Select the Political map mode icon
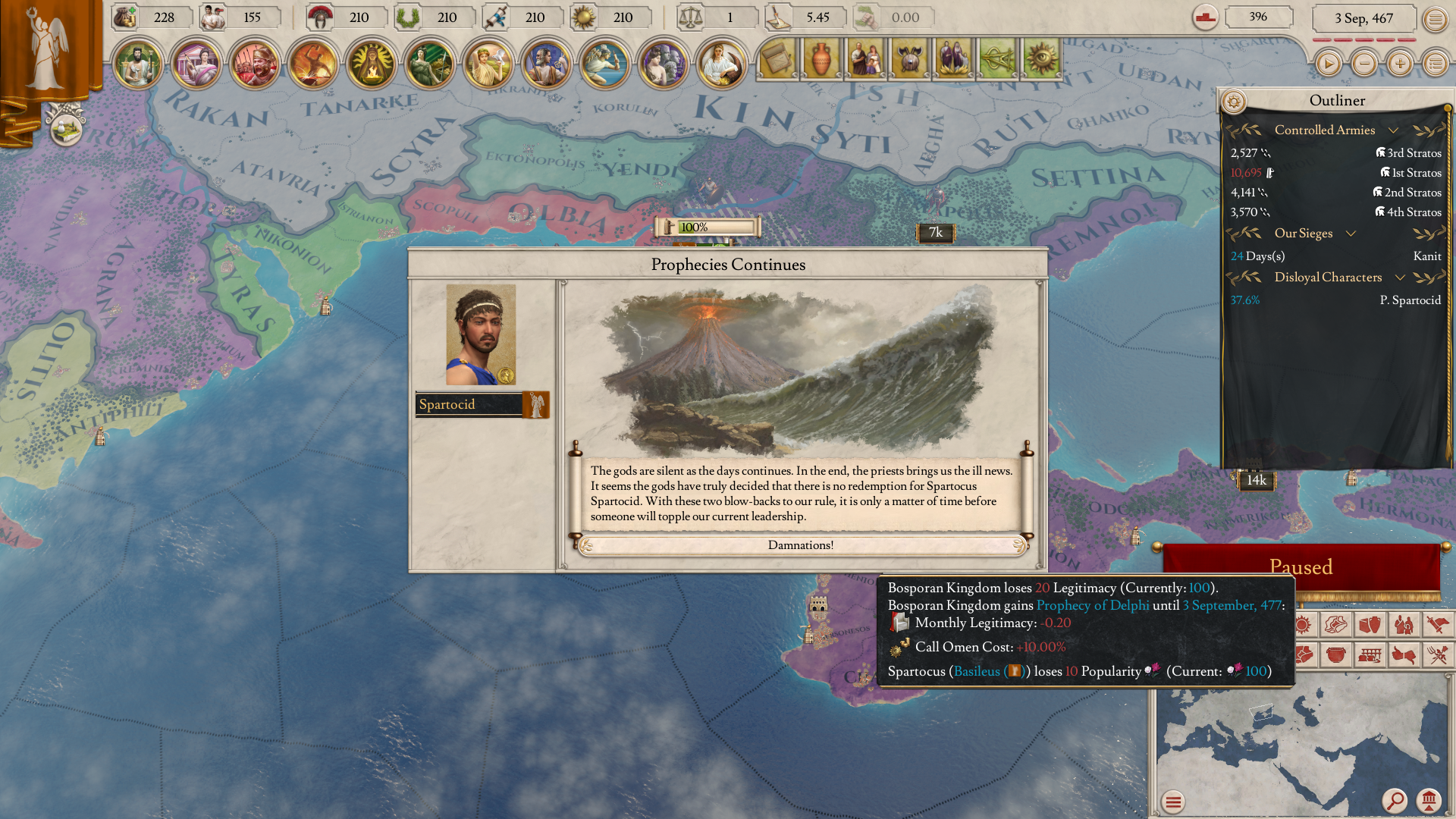 tap(1303, 655)
